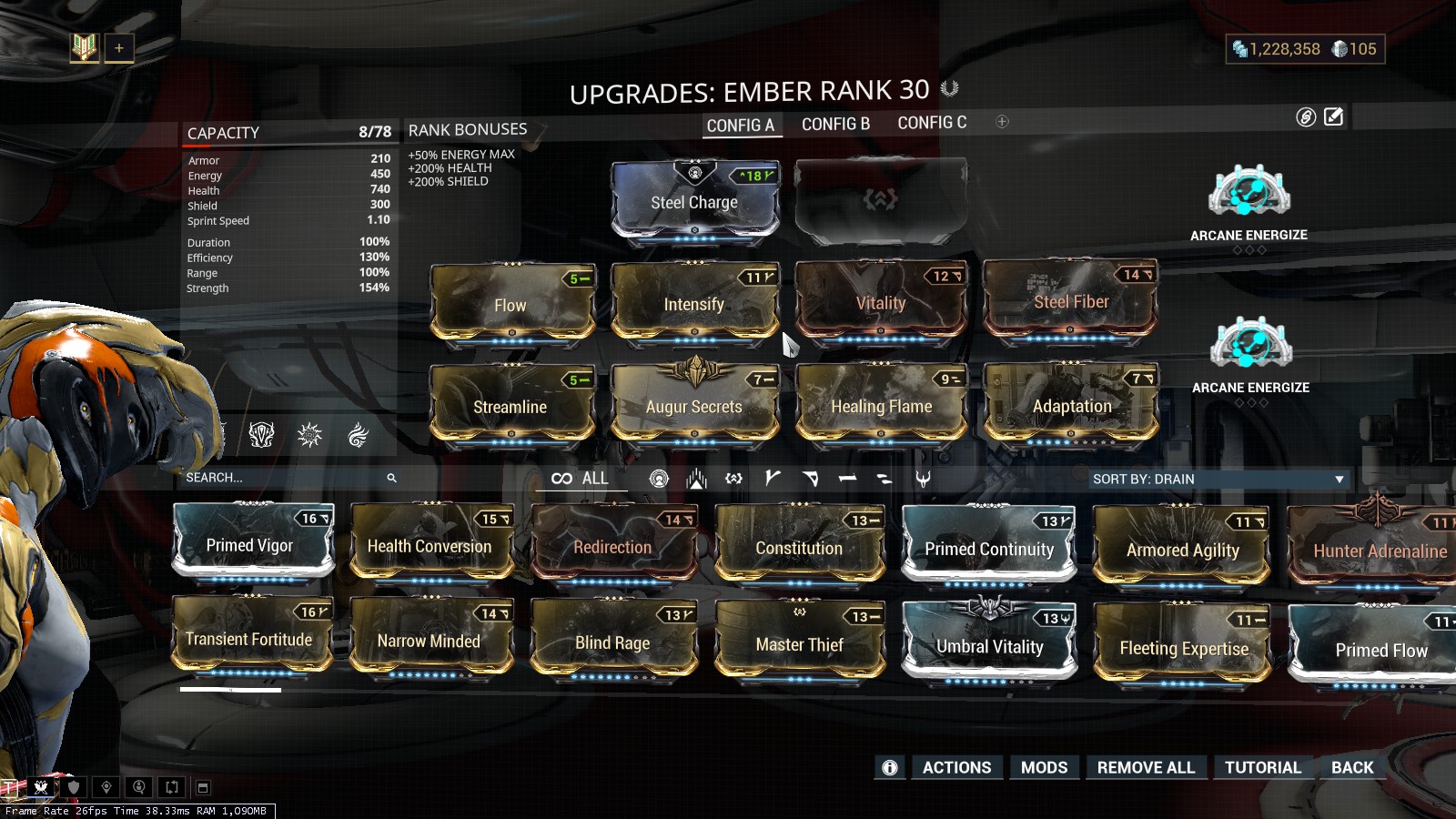Click the REMOVE ALL button
This screenshot has width=1456, height=819.
[x=1146, y=767]
